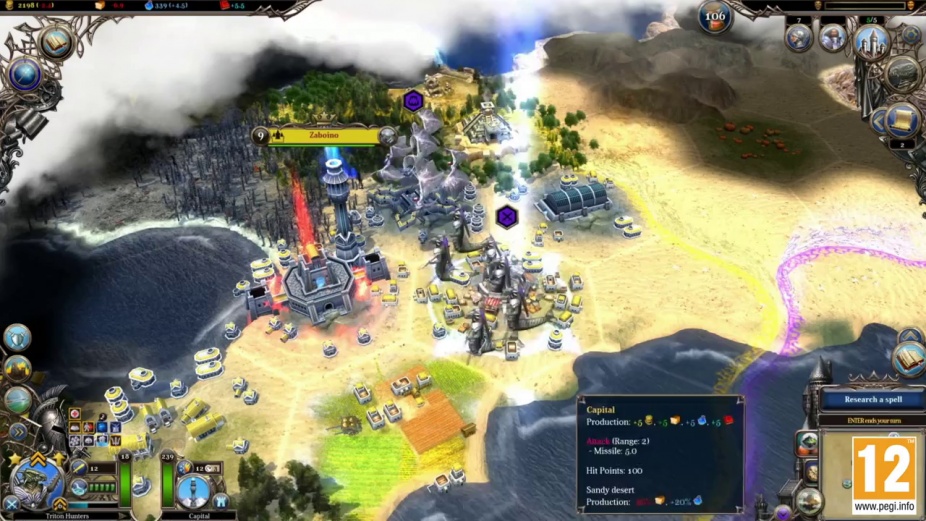Open the scroll messages icon
This screenshot has width=926, height=521.
click(903, 118)
